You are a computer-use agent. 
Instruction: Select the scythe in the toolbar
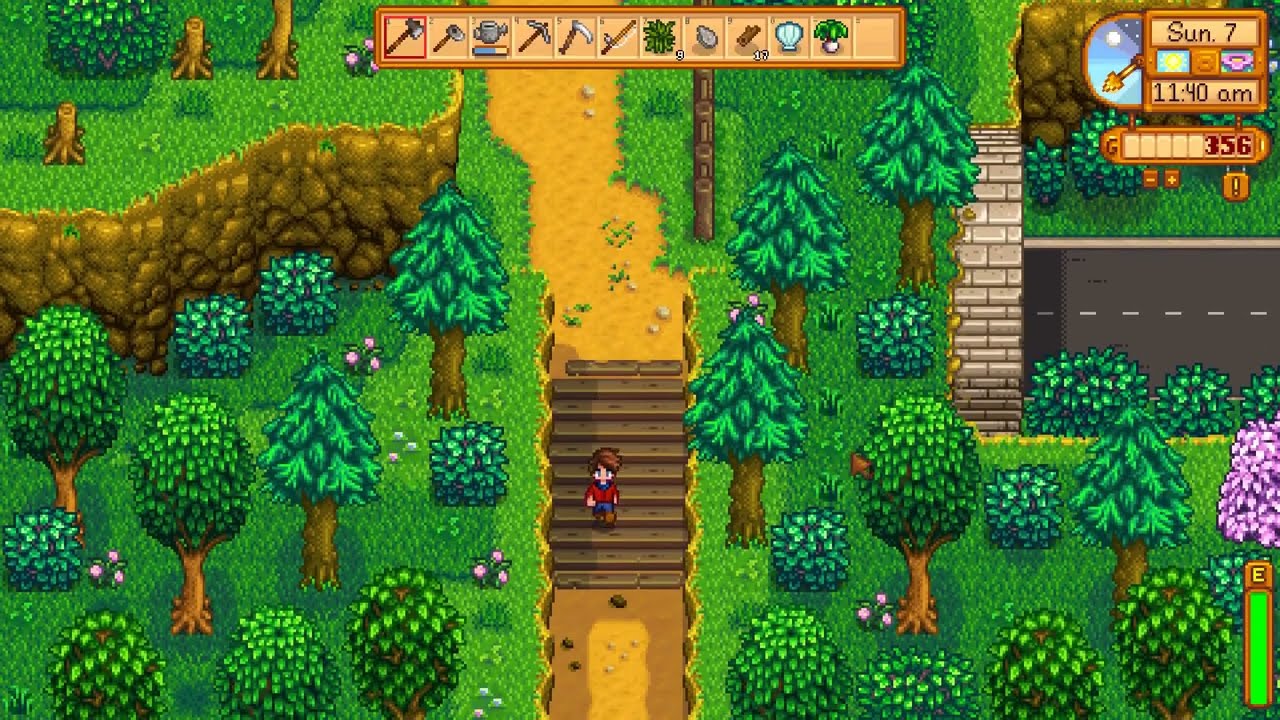point(577,38)
